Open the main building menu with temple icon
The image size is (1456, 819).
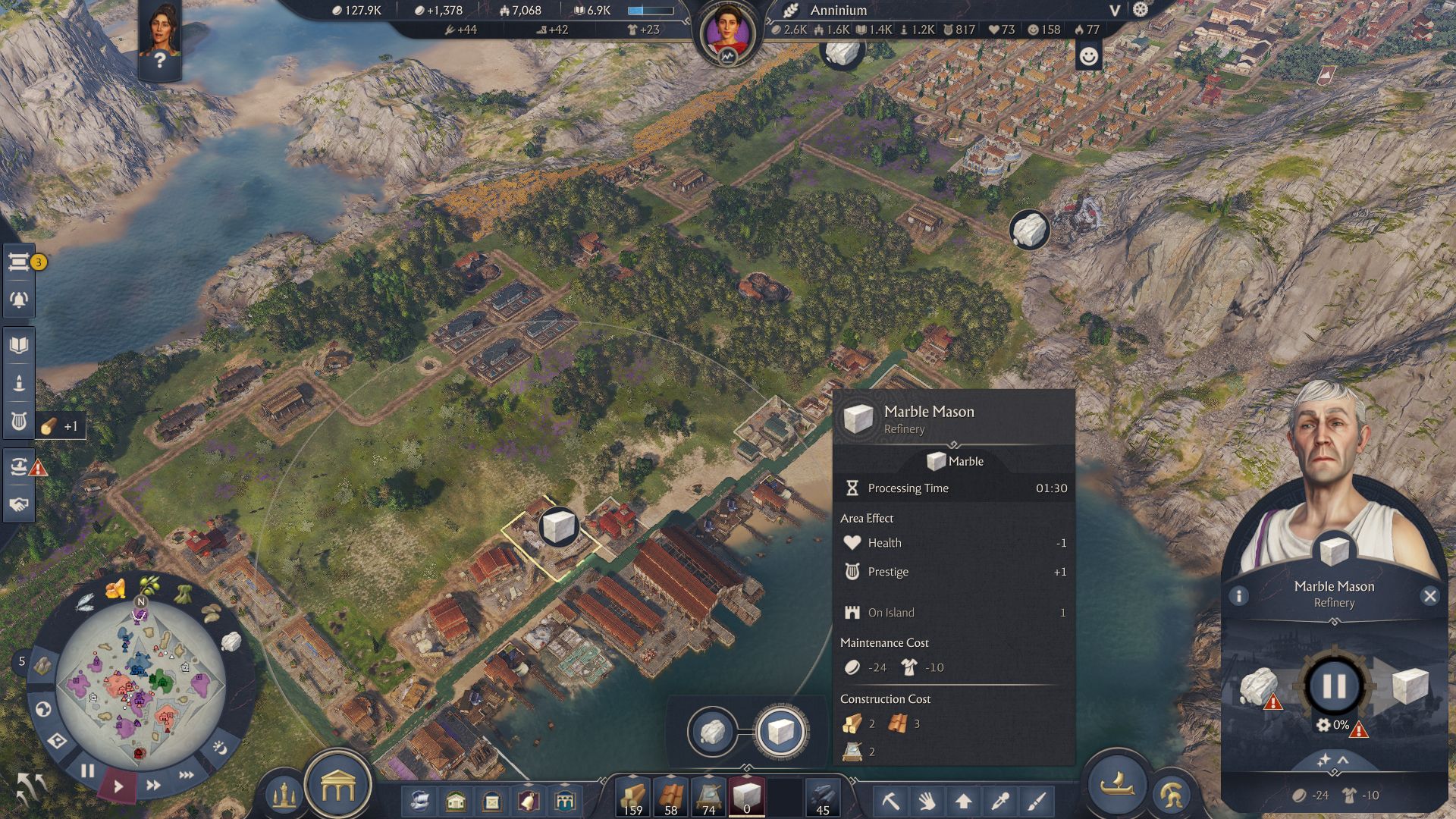click(337, 788)
